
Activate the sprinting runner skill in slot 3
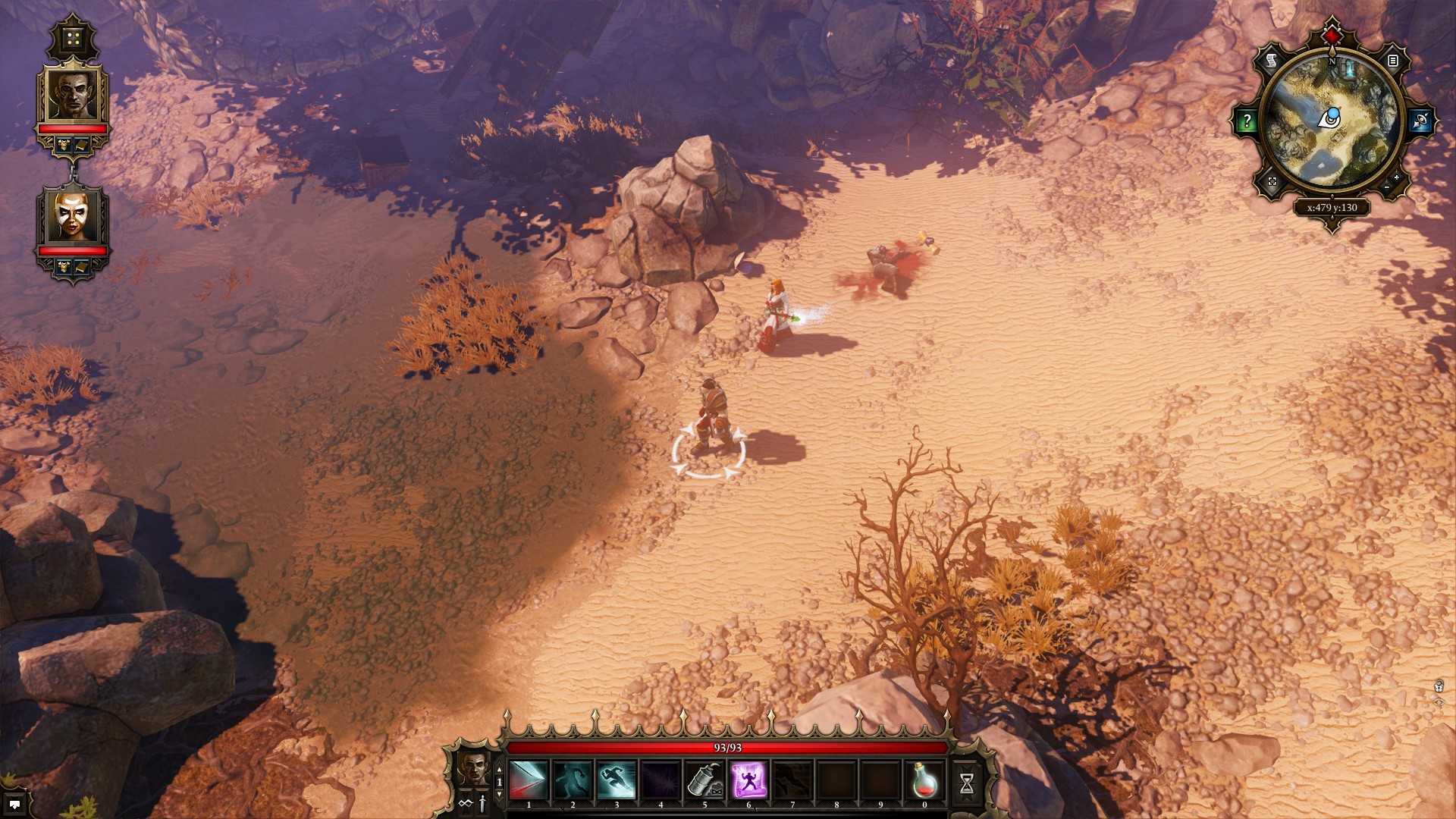point(617,780)
